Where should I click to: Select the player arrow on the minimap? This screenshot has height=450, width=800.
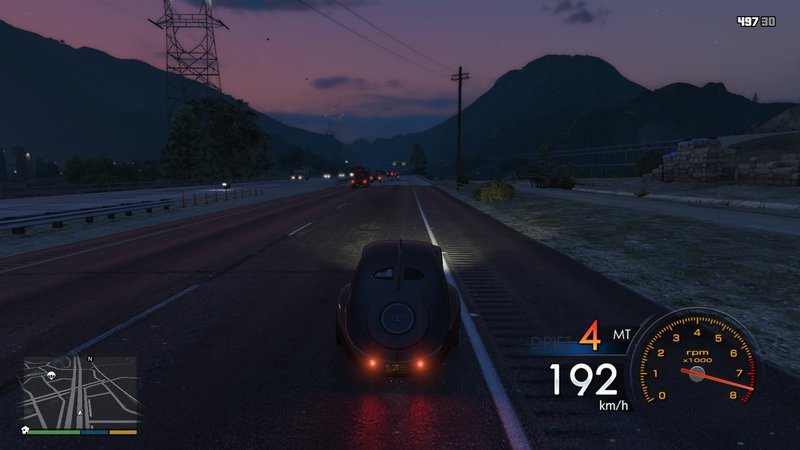coord(80,412)
